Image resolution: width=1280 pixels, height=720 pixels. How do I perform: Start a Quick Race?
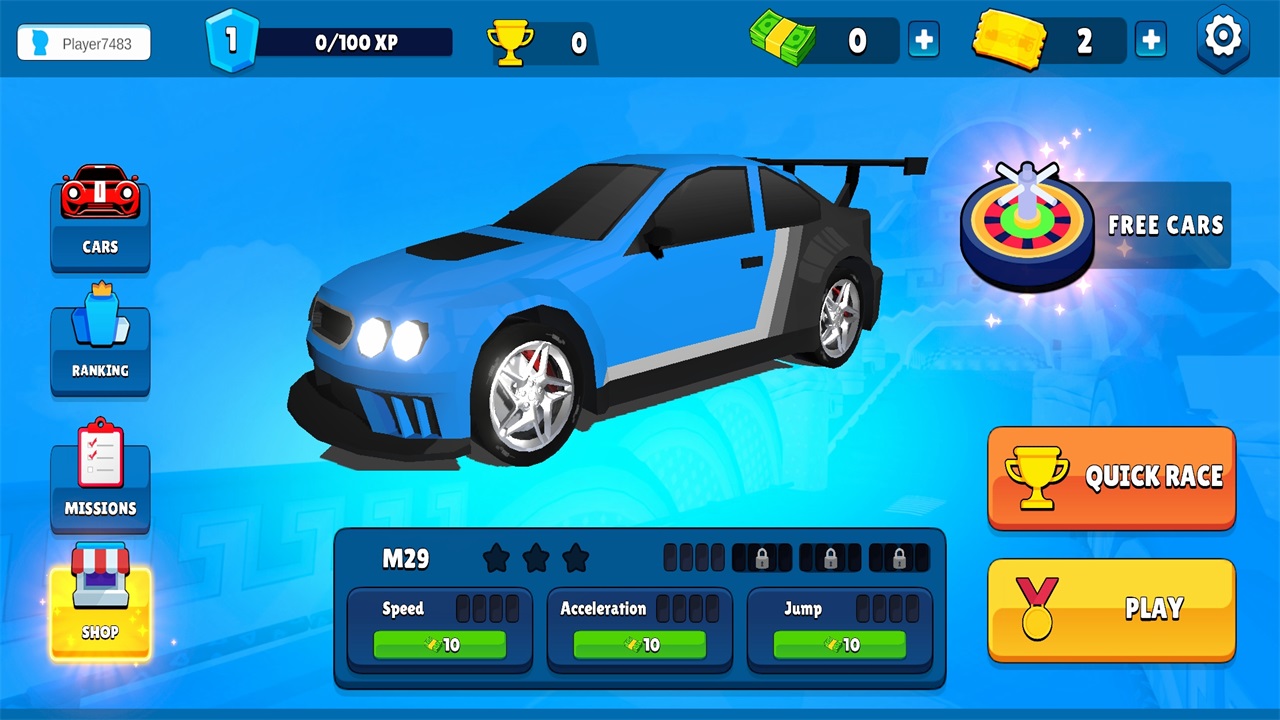1111,477
